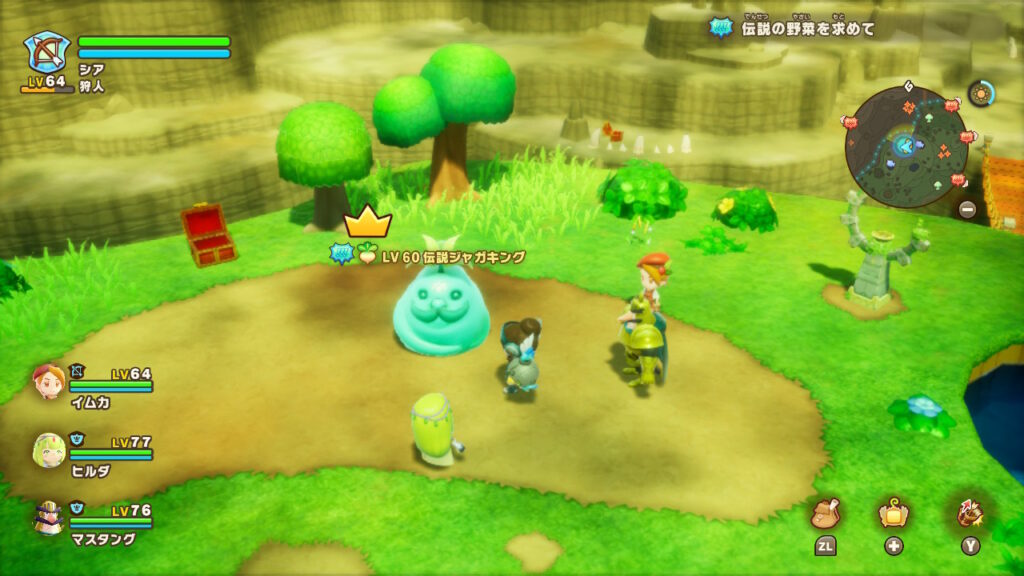Open the item pouch bag icon
Image resolution: width=1024 pixels, height=576 pixels.
pyautogui.click(x=827, y=514)
